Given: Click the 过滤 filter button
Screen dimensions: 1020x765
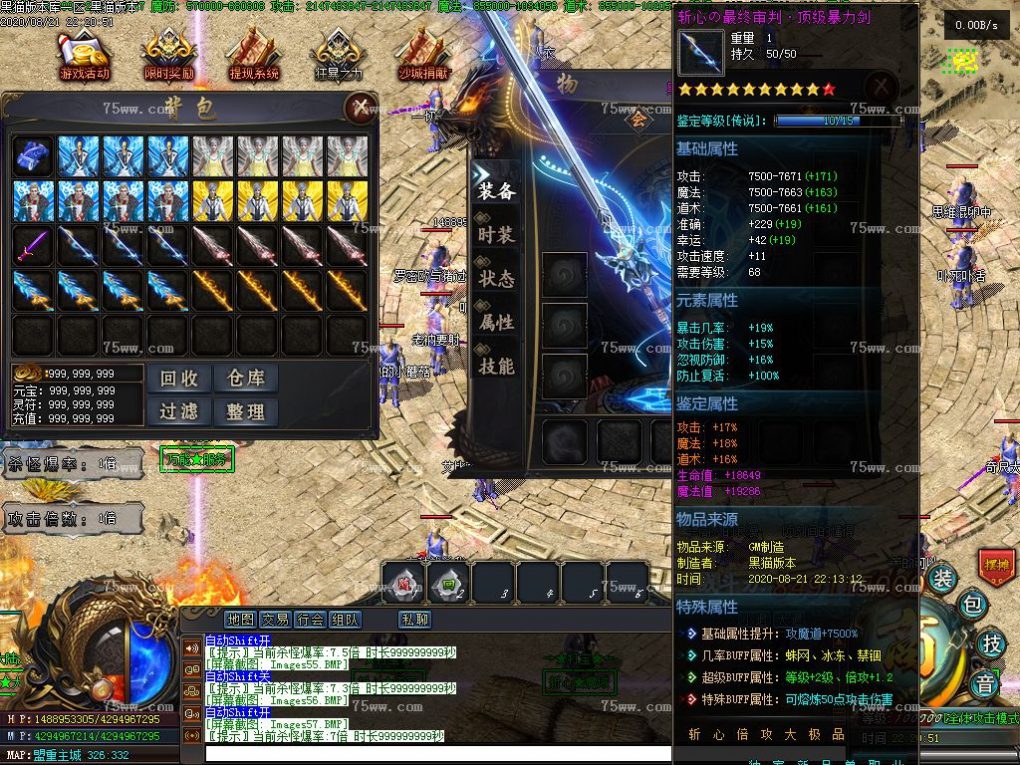Looking at the screenshot, I should [180, 411].
